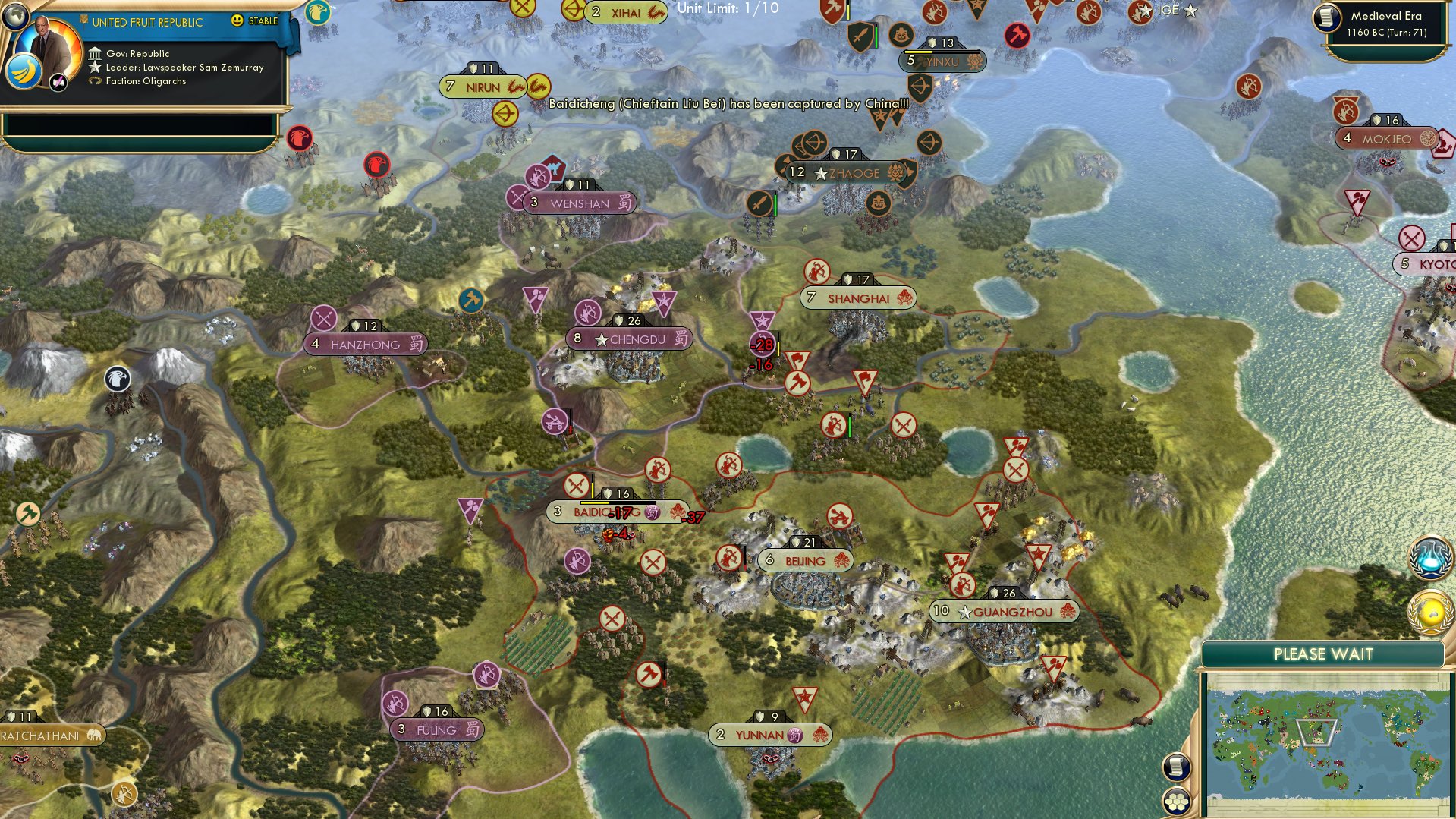Click the Shanghai city banner
Image resolution: width=1456 pixels, height=819 pixels.
pyautogui.click(x=857, y=298)
